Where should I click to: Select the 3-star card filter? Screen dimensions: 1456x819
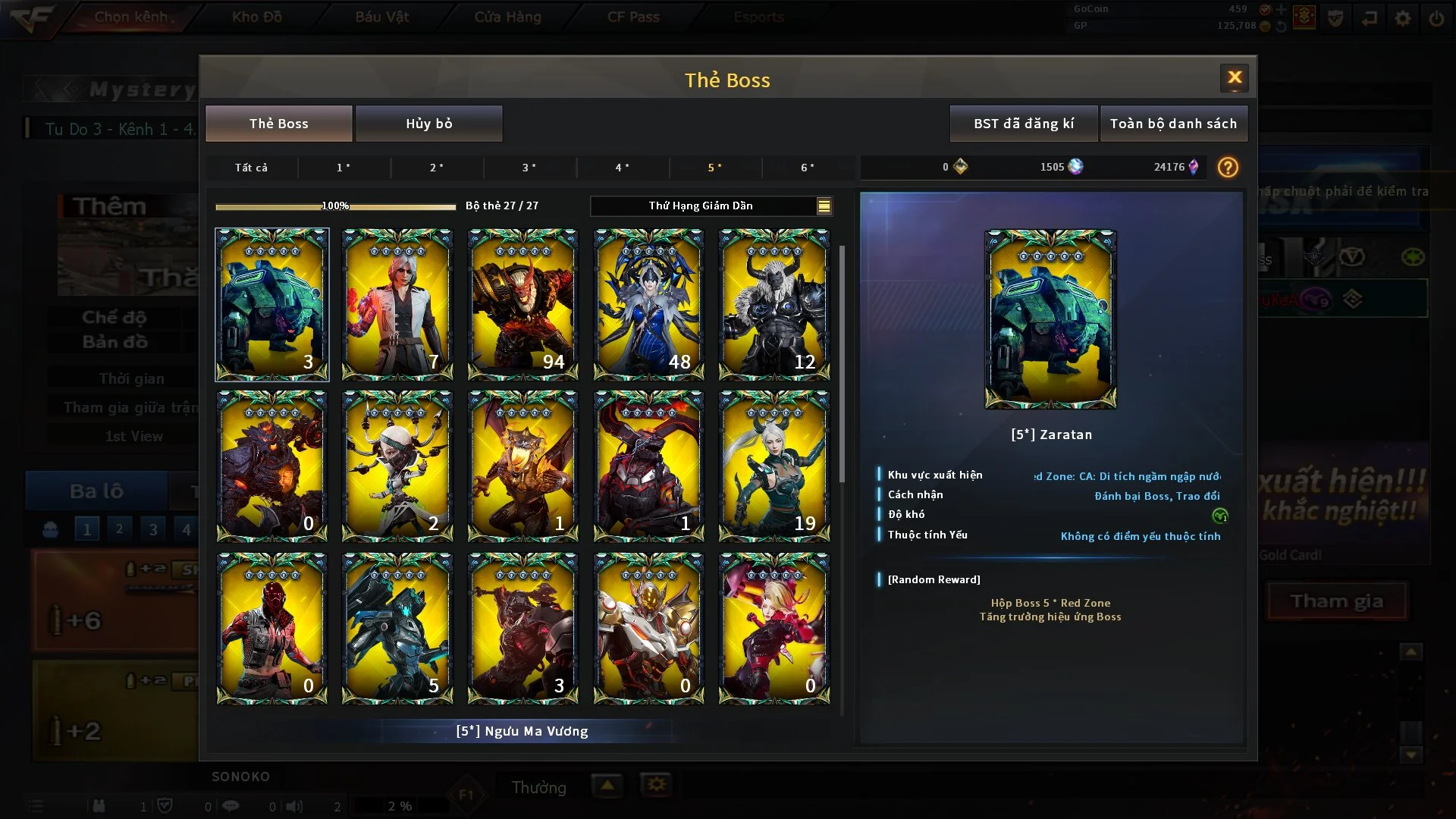pyautogui.click(x=529, y=168)
